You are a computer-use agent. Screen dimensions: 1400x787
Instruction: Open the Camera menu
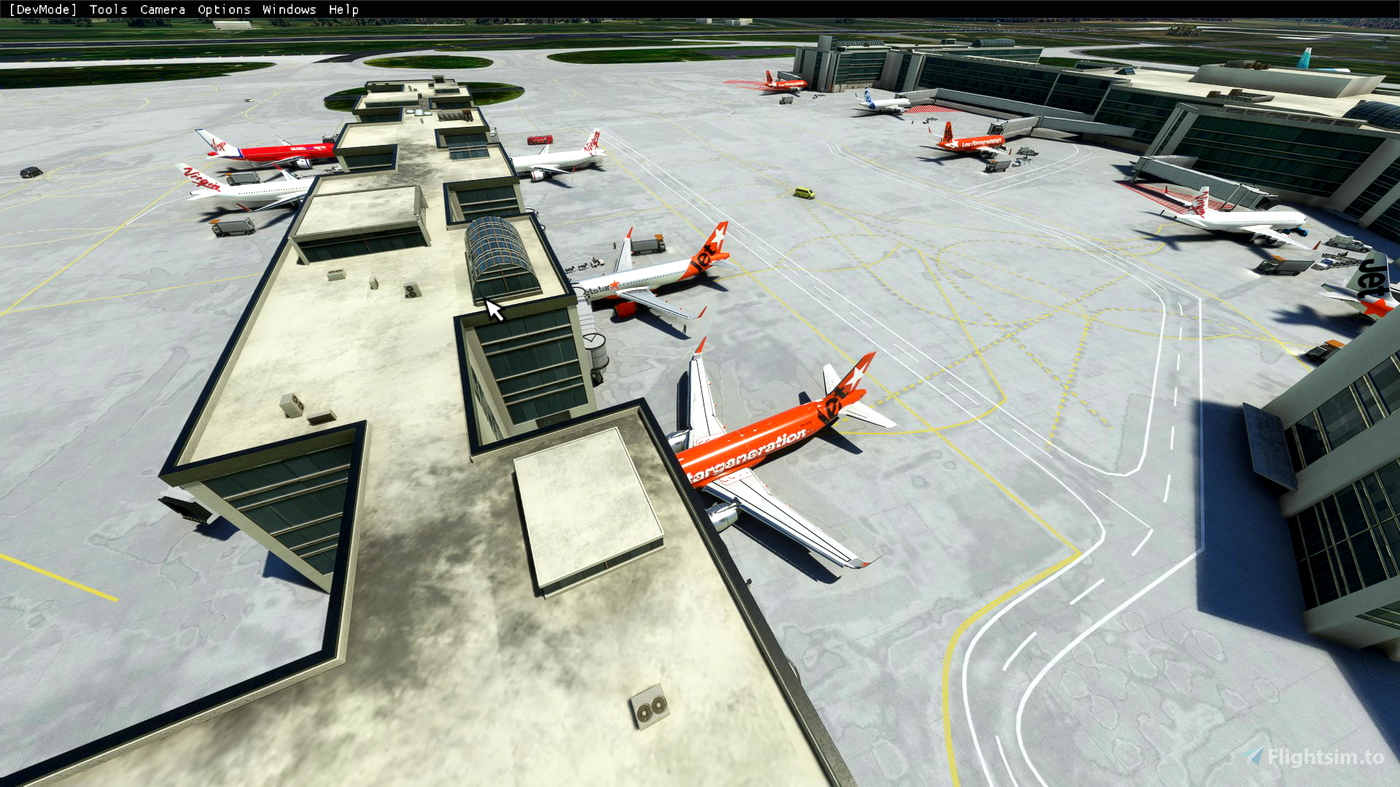(x=162, y=9)
